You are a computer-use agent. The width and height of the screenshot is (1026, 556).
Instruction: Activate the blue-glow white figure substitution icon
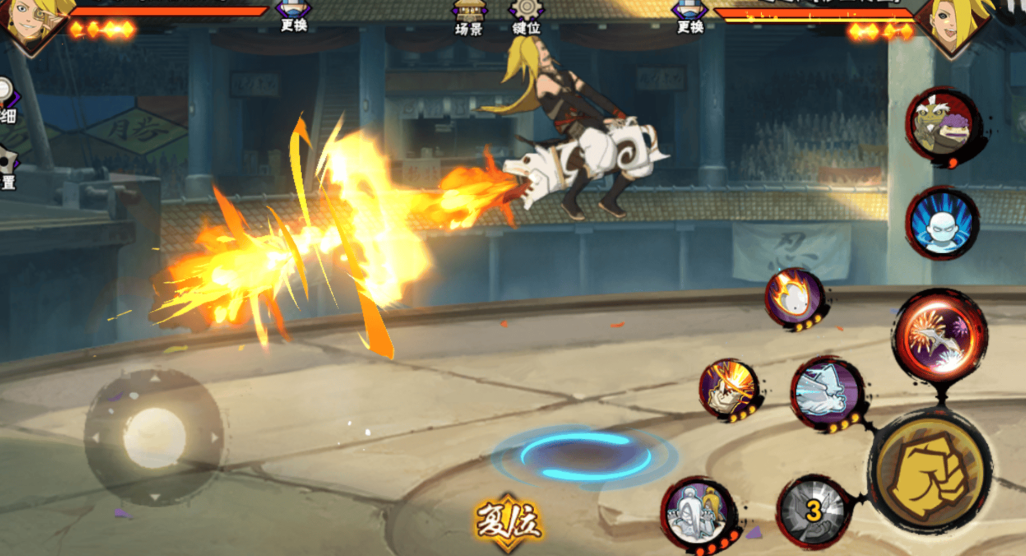[941, 222]
